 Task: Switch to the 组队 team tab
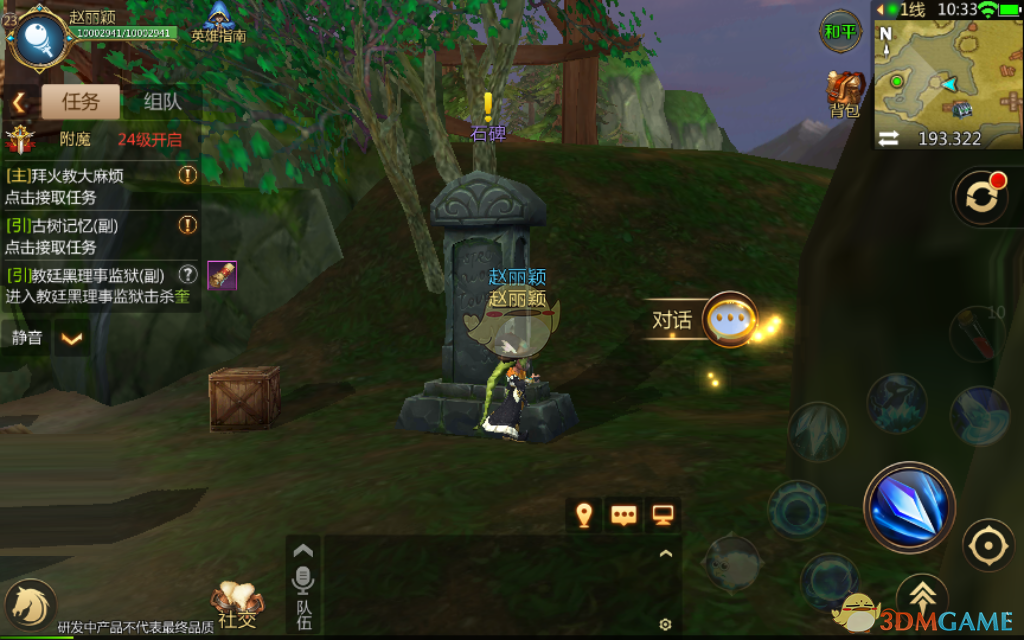(x=162, y=101)
